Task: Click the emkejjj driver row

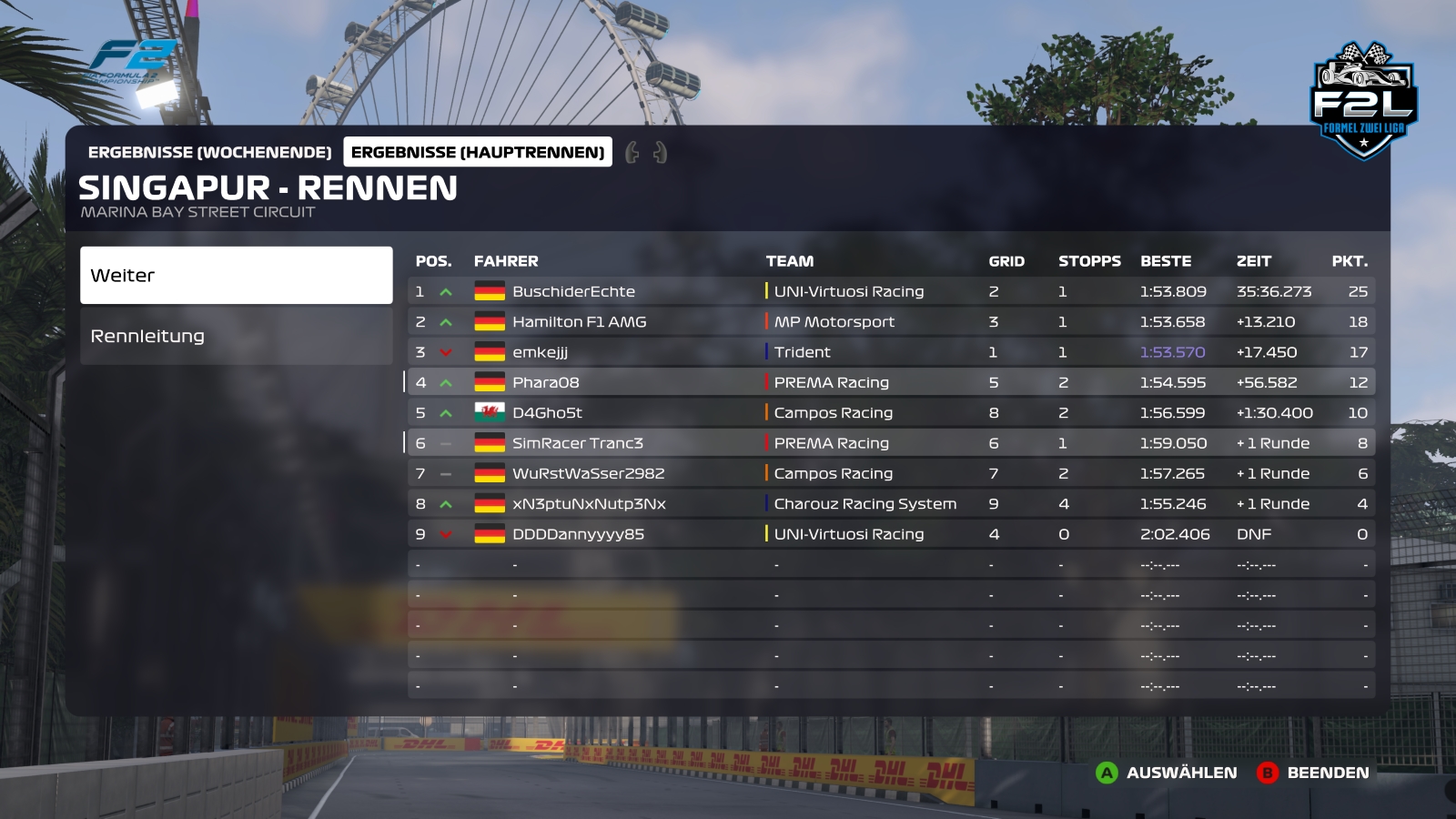Action: [890, 352]
